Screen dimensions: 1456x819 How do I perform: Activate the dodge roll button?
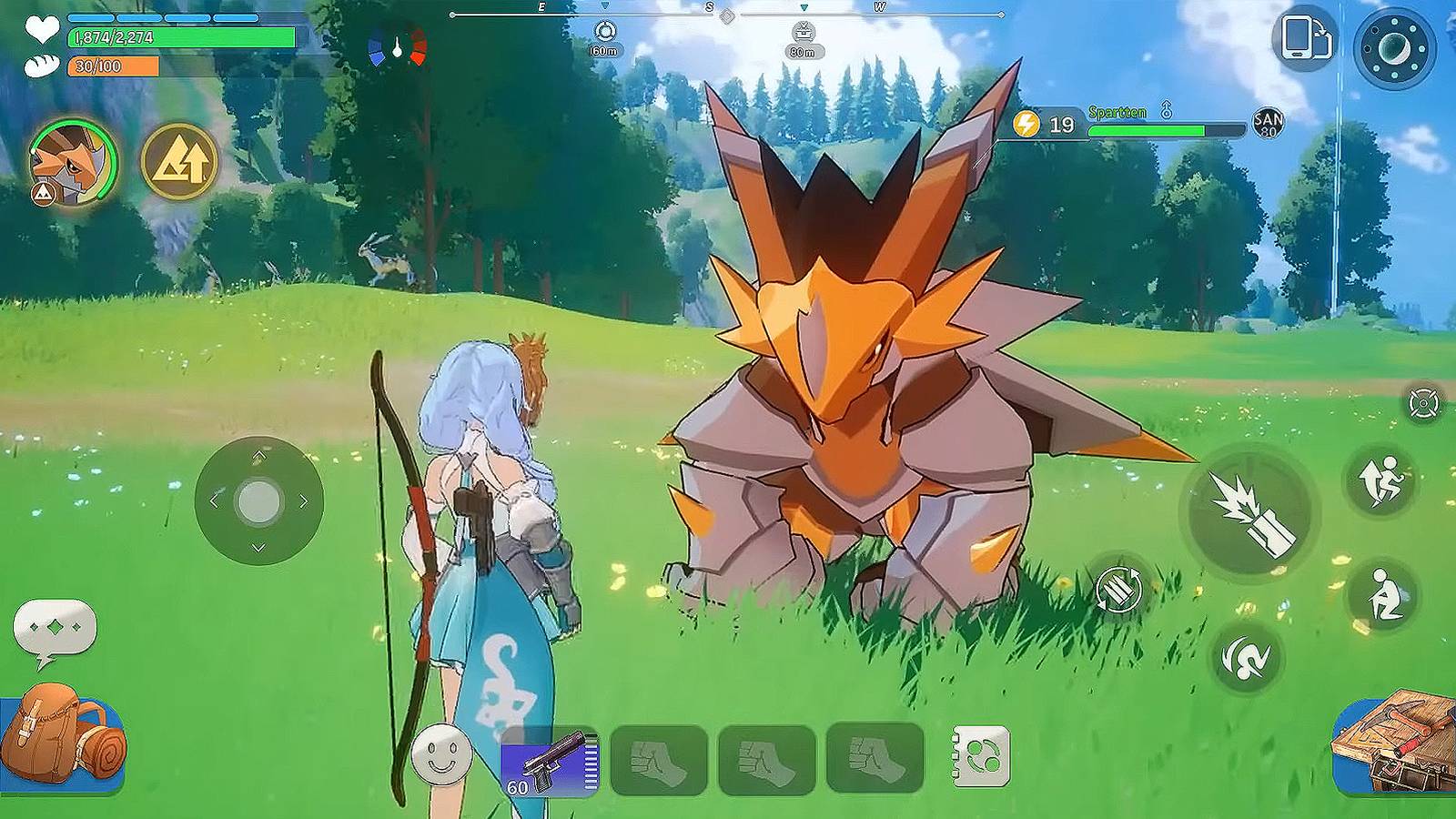pos(1246,656)
